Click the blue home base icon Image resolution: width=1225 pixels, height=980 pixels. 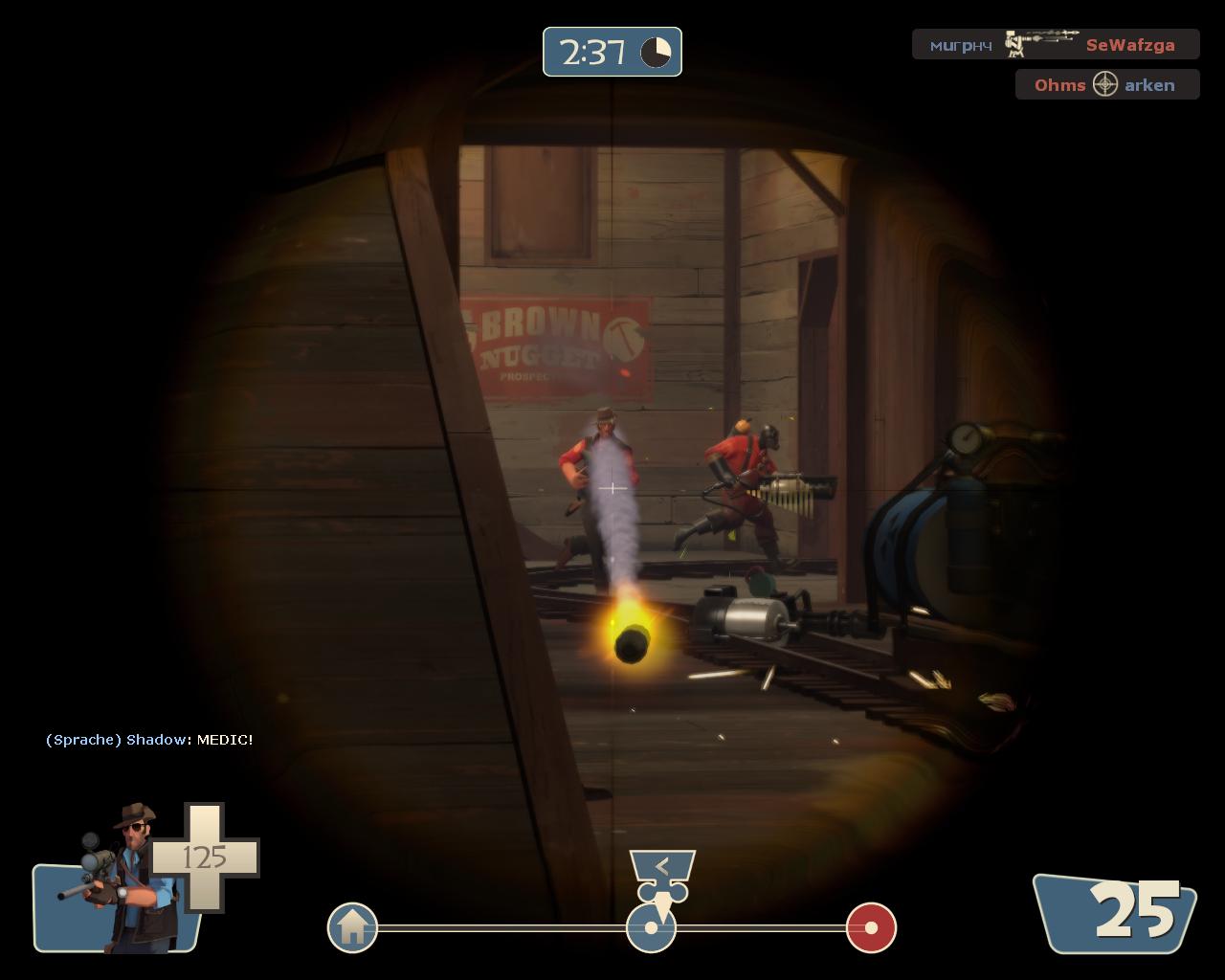(x=352, y=927)
